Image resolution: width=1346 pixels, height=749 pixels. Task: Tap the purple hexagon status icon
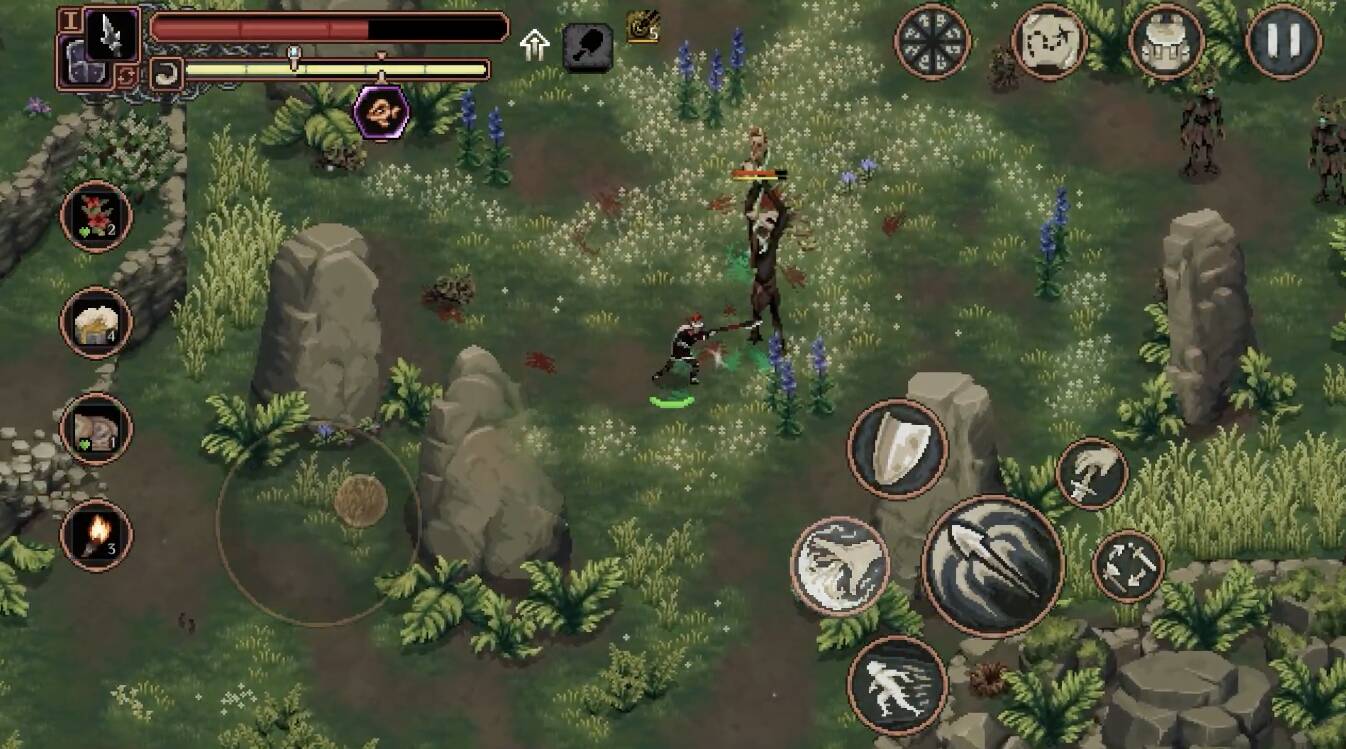pyautogui.click(x=381, y=111)
